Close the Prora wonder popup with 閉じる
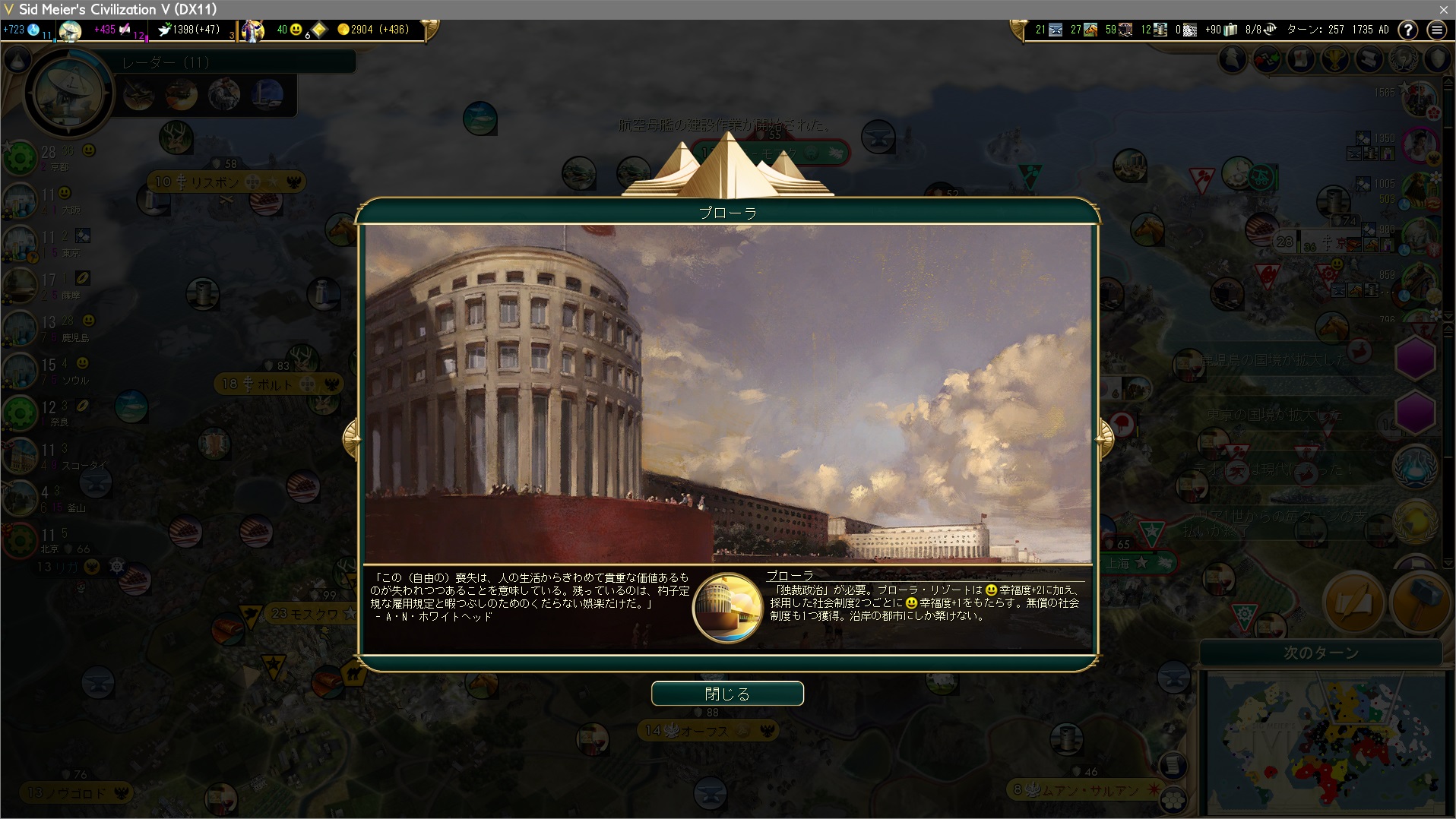The width and height of the screenshot is (1456, 819). click(727, 694)
